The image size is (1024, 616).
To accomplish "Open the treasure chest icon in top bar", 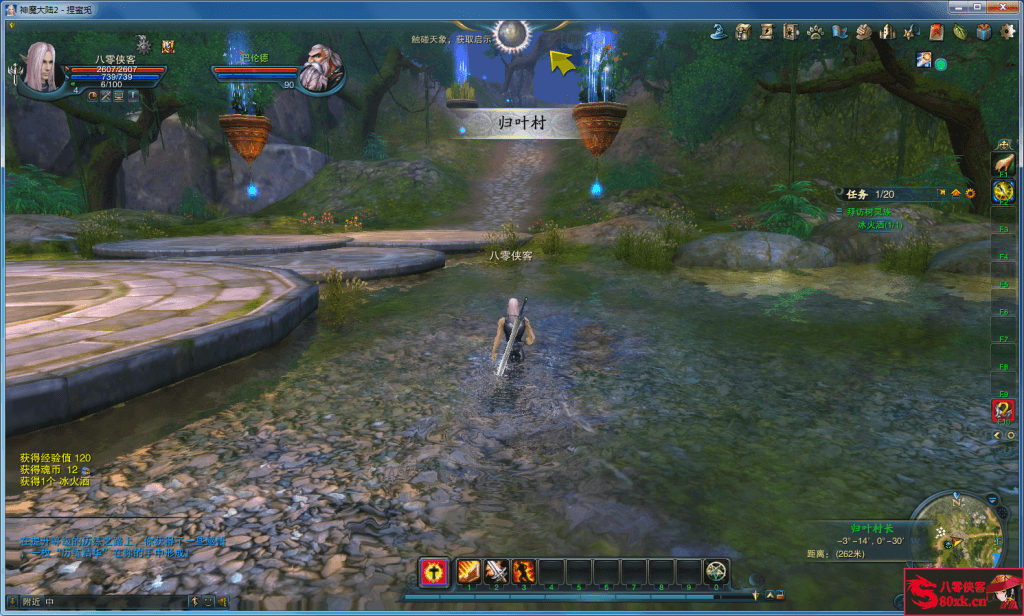I will [x=743, y=32].
